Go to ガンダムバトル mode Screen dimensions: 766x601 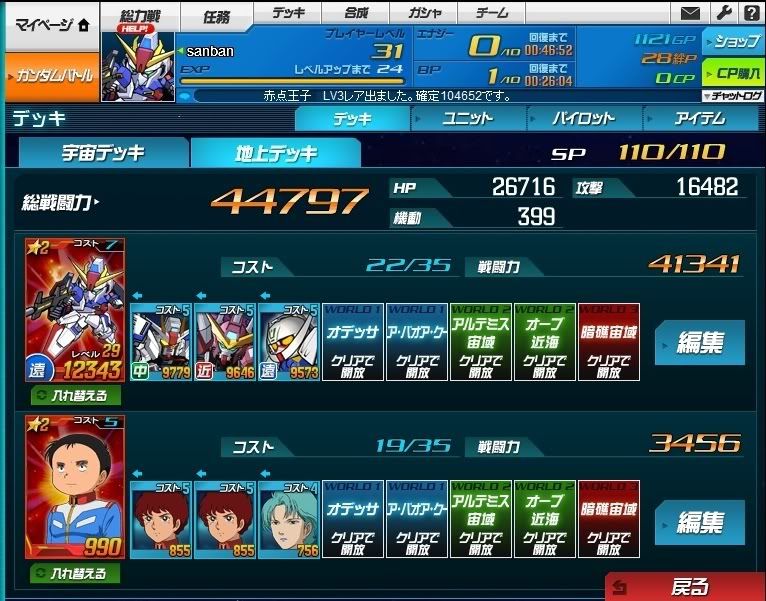coord(49,77)
